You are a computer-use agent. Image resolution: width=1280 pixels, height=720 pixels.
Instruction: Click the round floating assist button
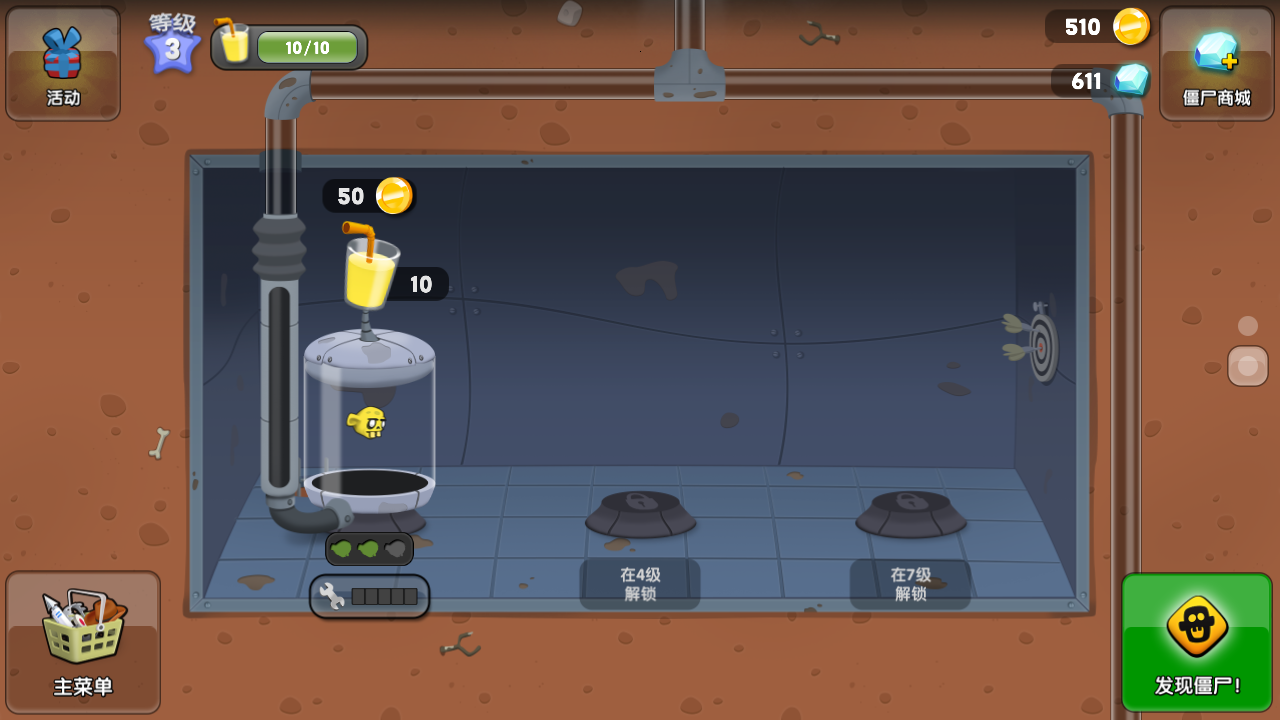click(x=1247, y=366)
